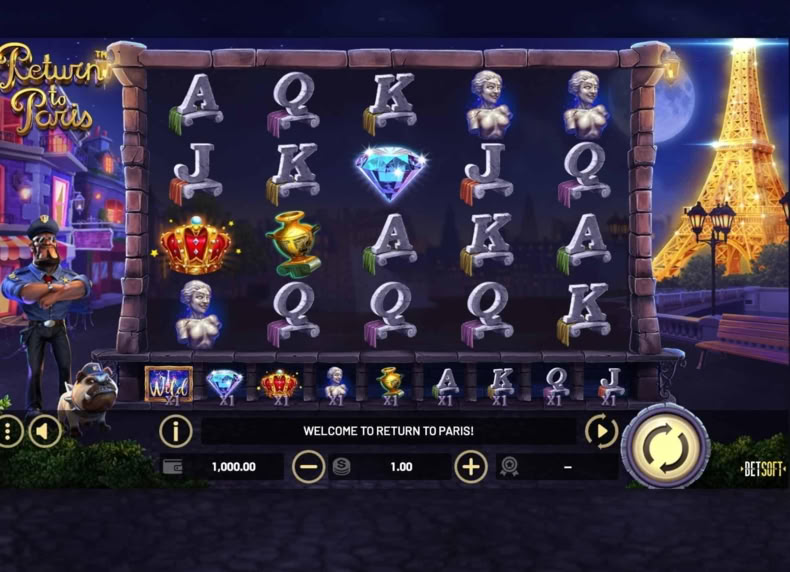This screenshot has width=790, height=572.
Task: Decrease the bet with the minus button
Action: (x=309, y=466)
